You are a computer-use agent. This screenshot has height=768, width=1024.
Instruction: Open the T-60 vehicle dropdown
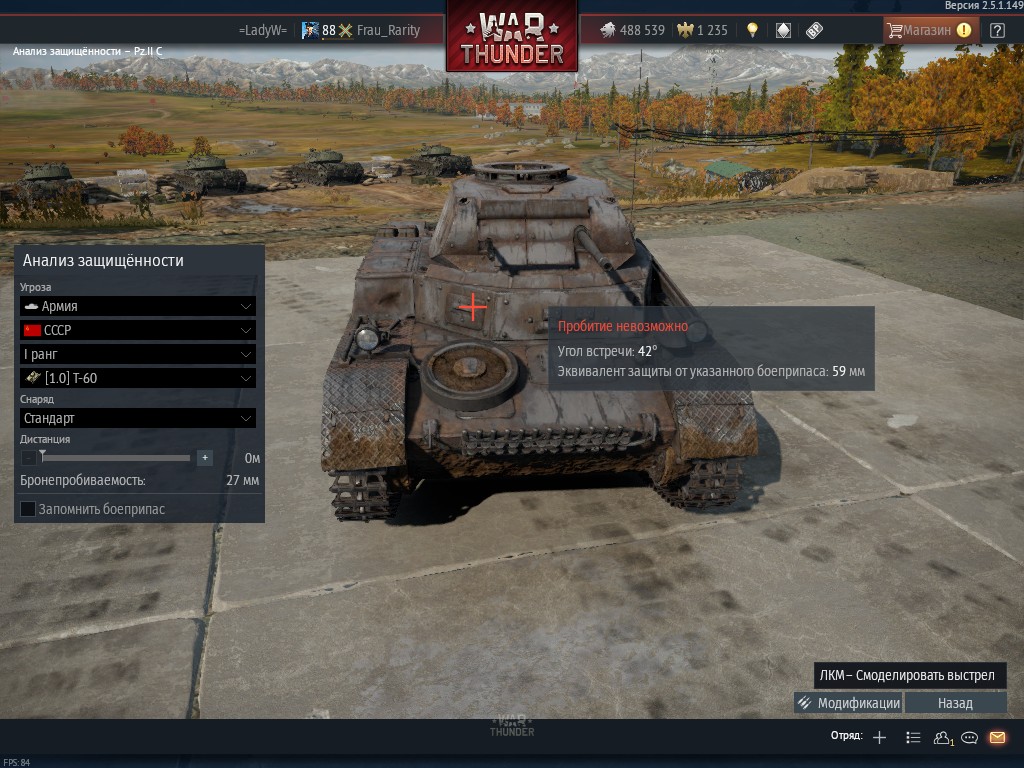point(137,378)
